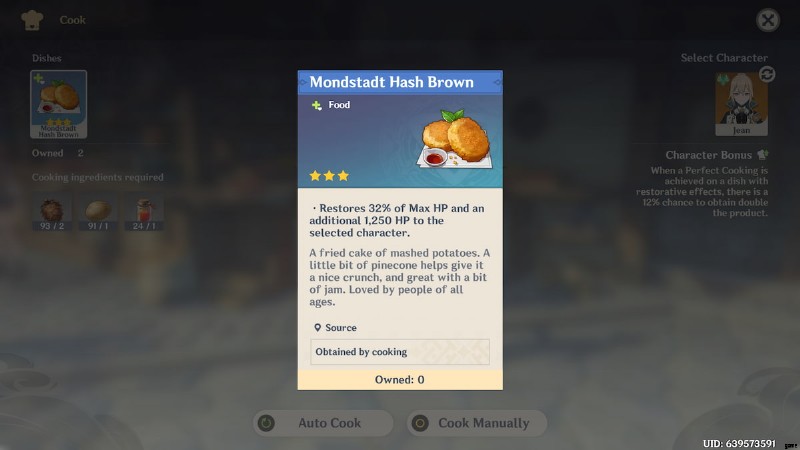Select the Mondstadt Hash Brown dish
Screen dimensions: 800x450
click(59, 104)
